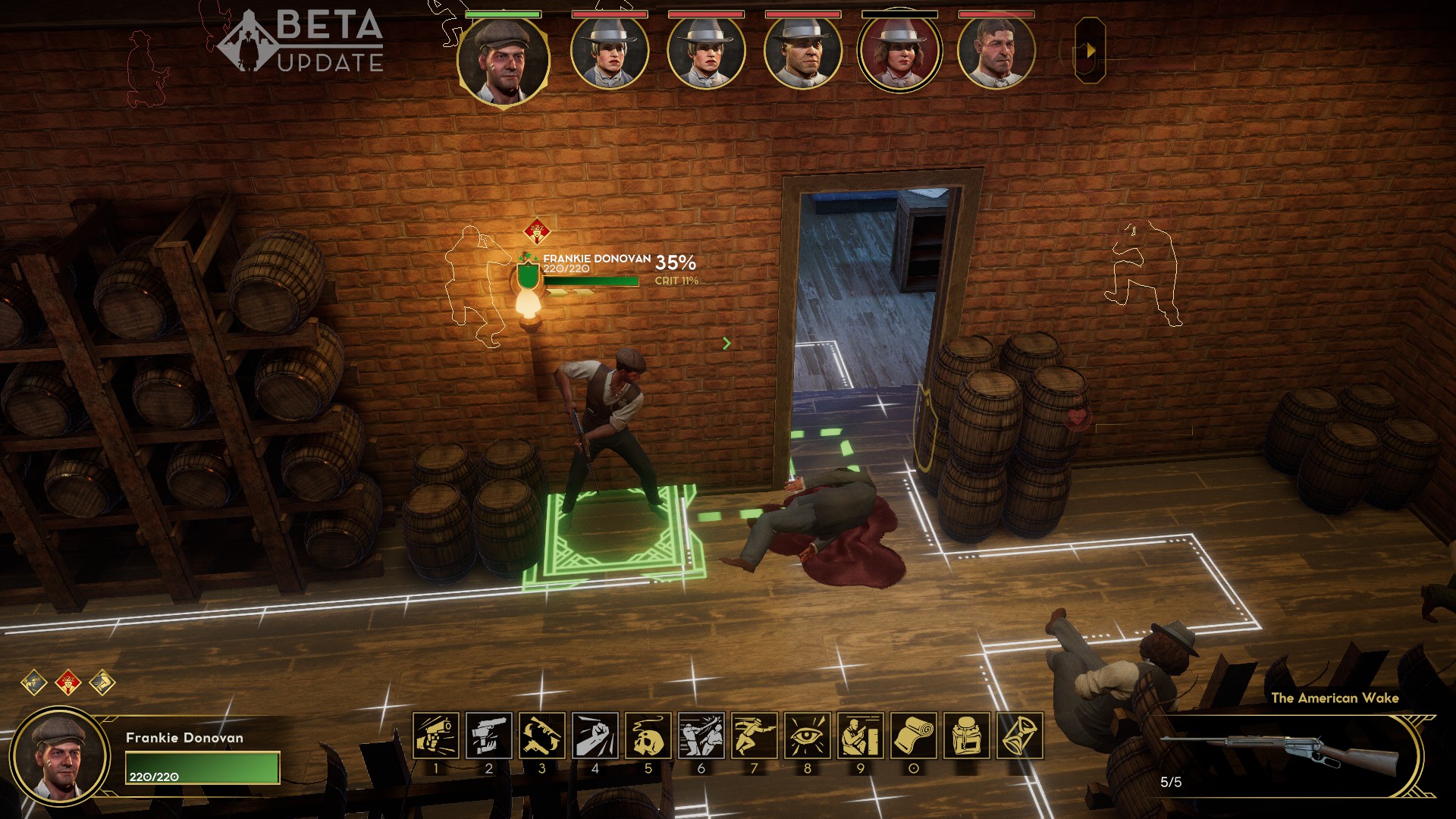Expand the turn order arrow button
This screenshot has height=819, width=1456.
[x=1090, y=51]
